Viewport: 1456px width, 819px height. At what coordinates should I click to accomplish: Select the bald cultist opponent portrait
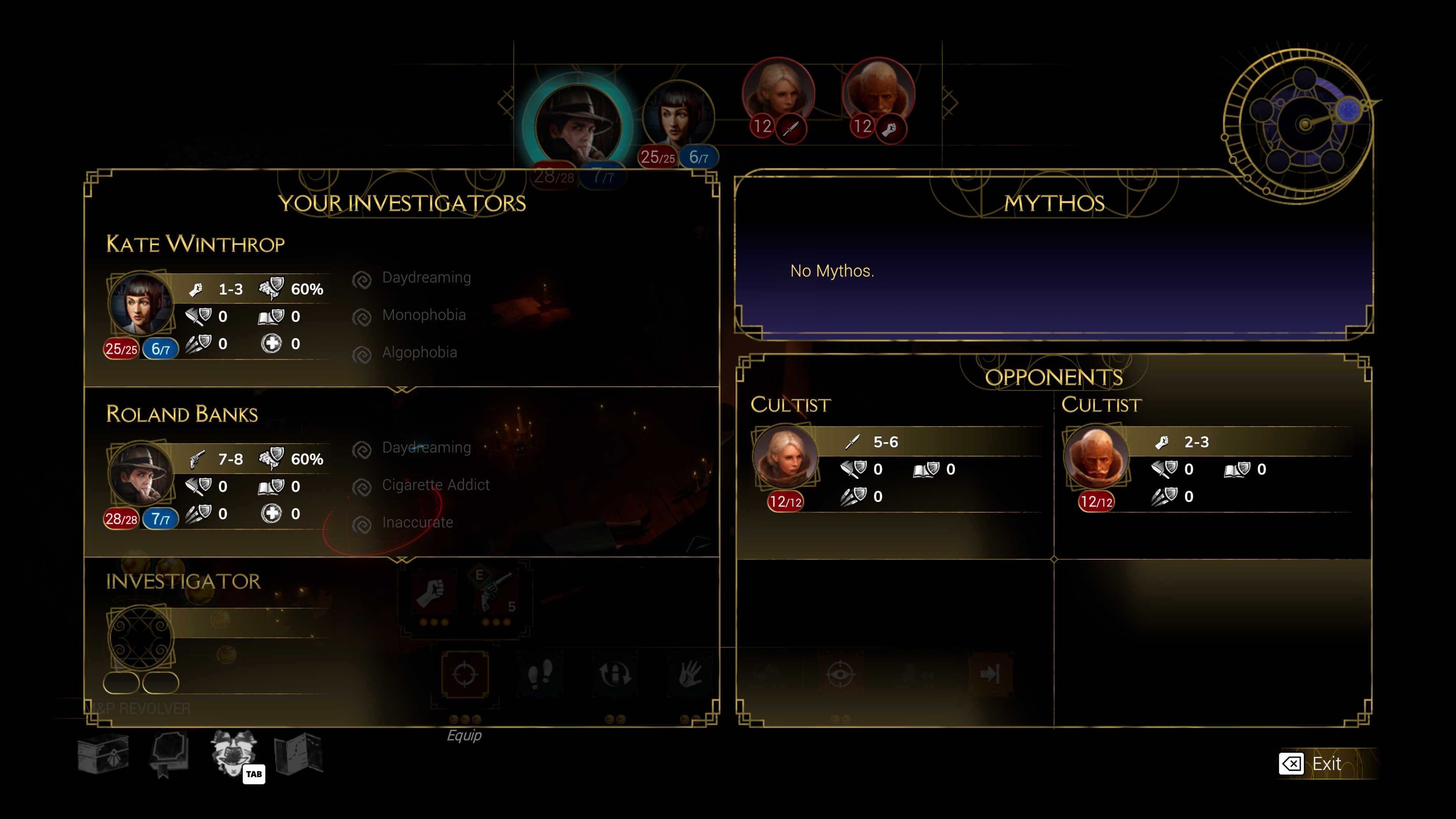1096,457
